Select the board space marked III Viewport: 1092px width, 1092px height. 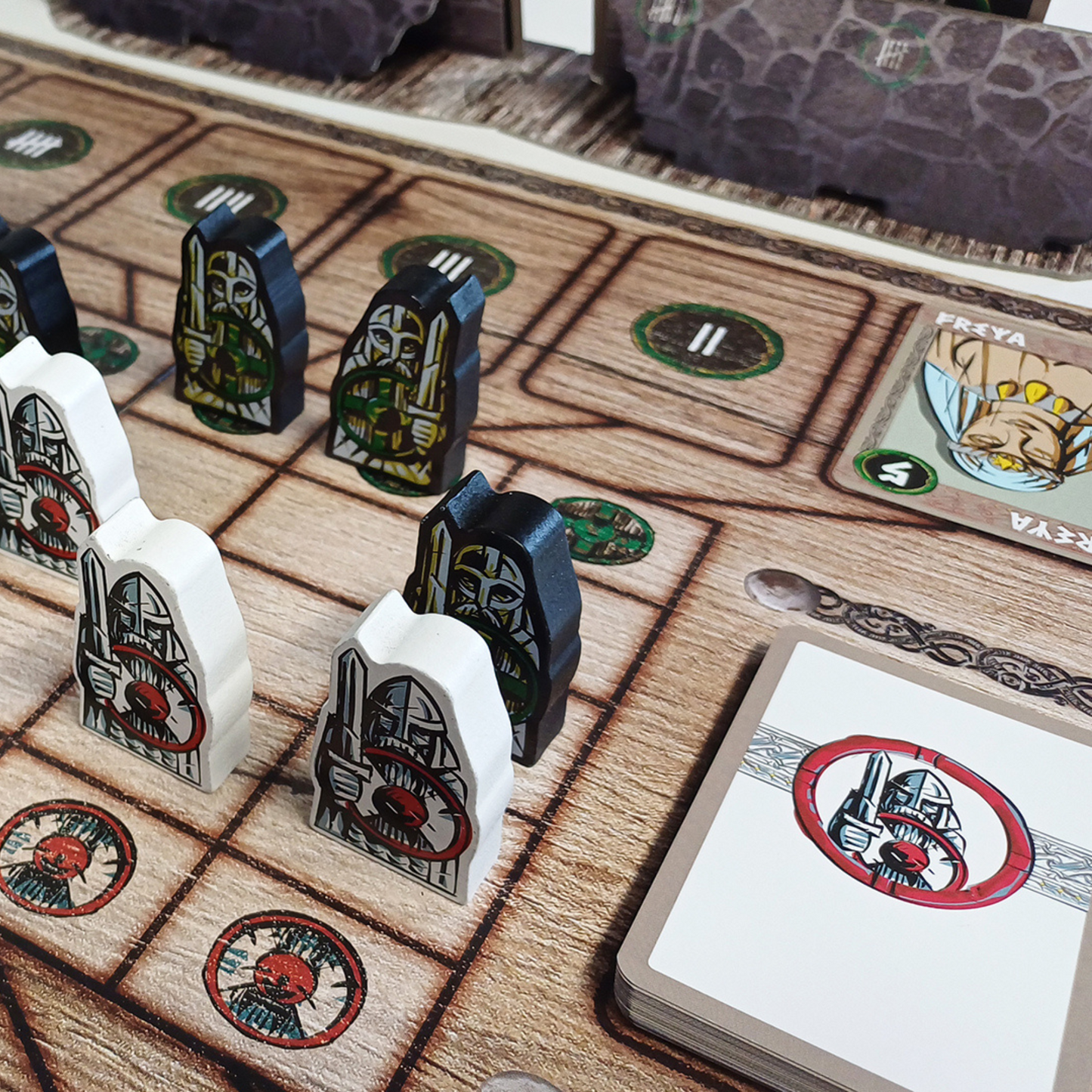(x=447, y=263)
